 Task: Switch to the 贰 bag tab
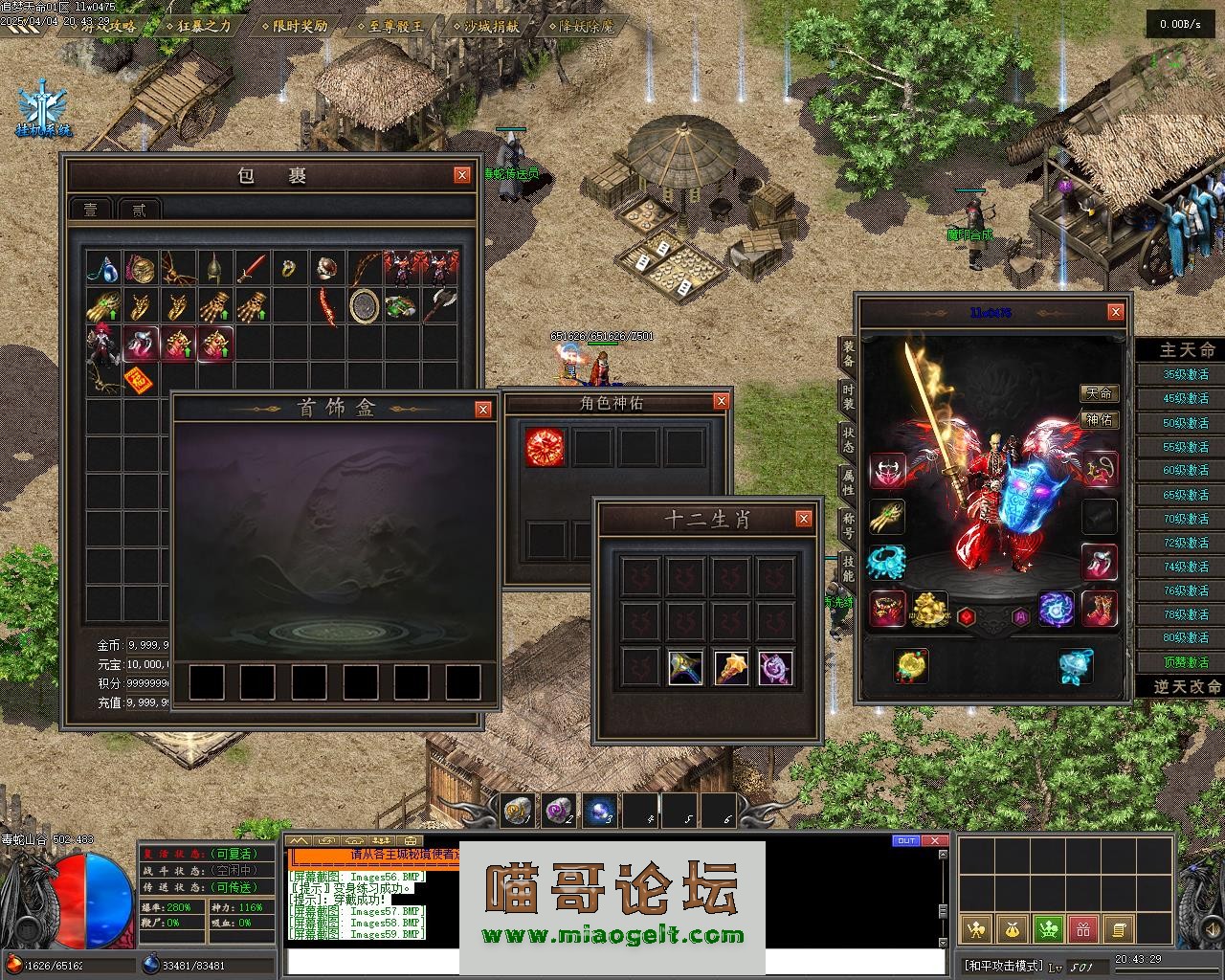(140, 210)
